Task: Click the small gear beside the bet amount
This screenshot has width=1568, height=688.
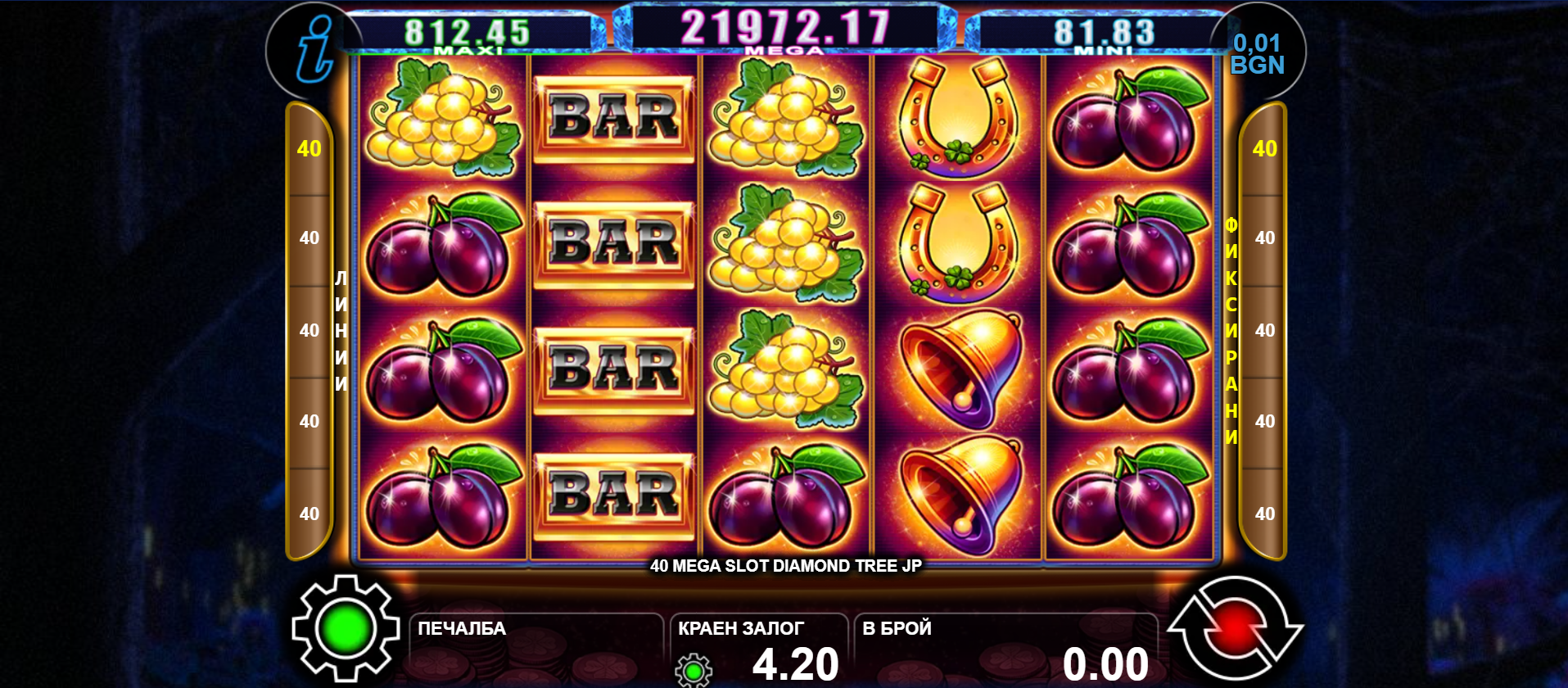Action: tap(694, 670)
